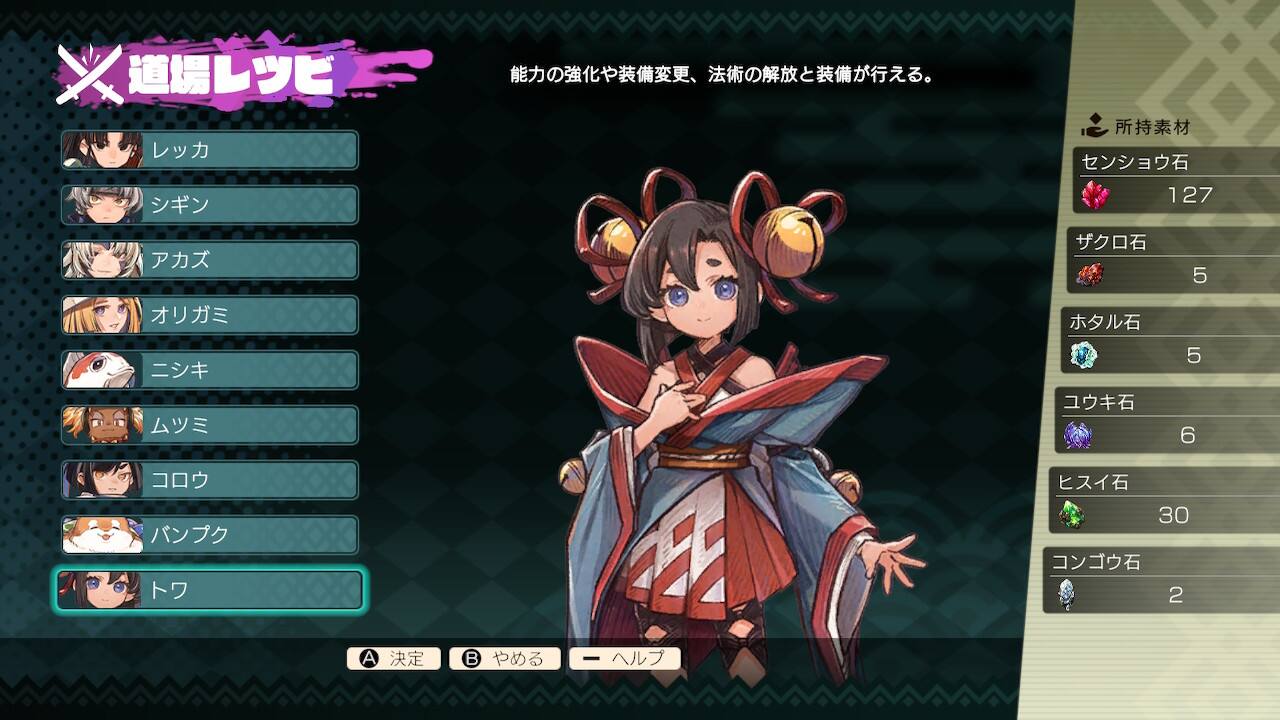This screenshot has height=720, width=1280.
Task: Click the ザクロ石 material row
Action: point(1172,261)
